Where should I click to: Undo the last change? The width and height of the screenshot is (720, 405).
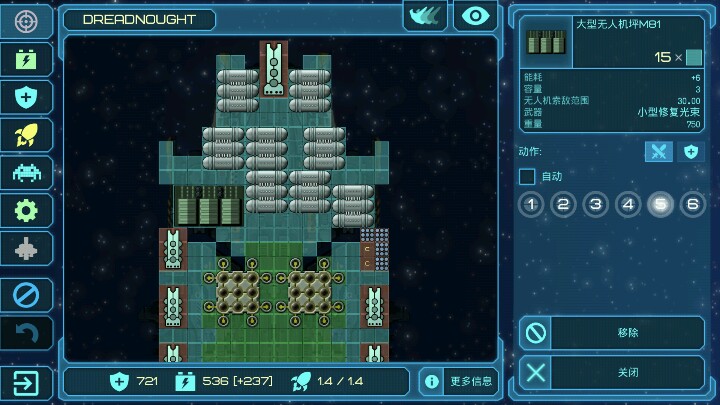tap(26, 333)
